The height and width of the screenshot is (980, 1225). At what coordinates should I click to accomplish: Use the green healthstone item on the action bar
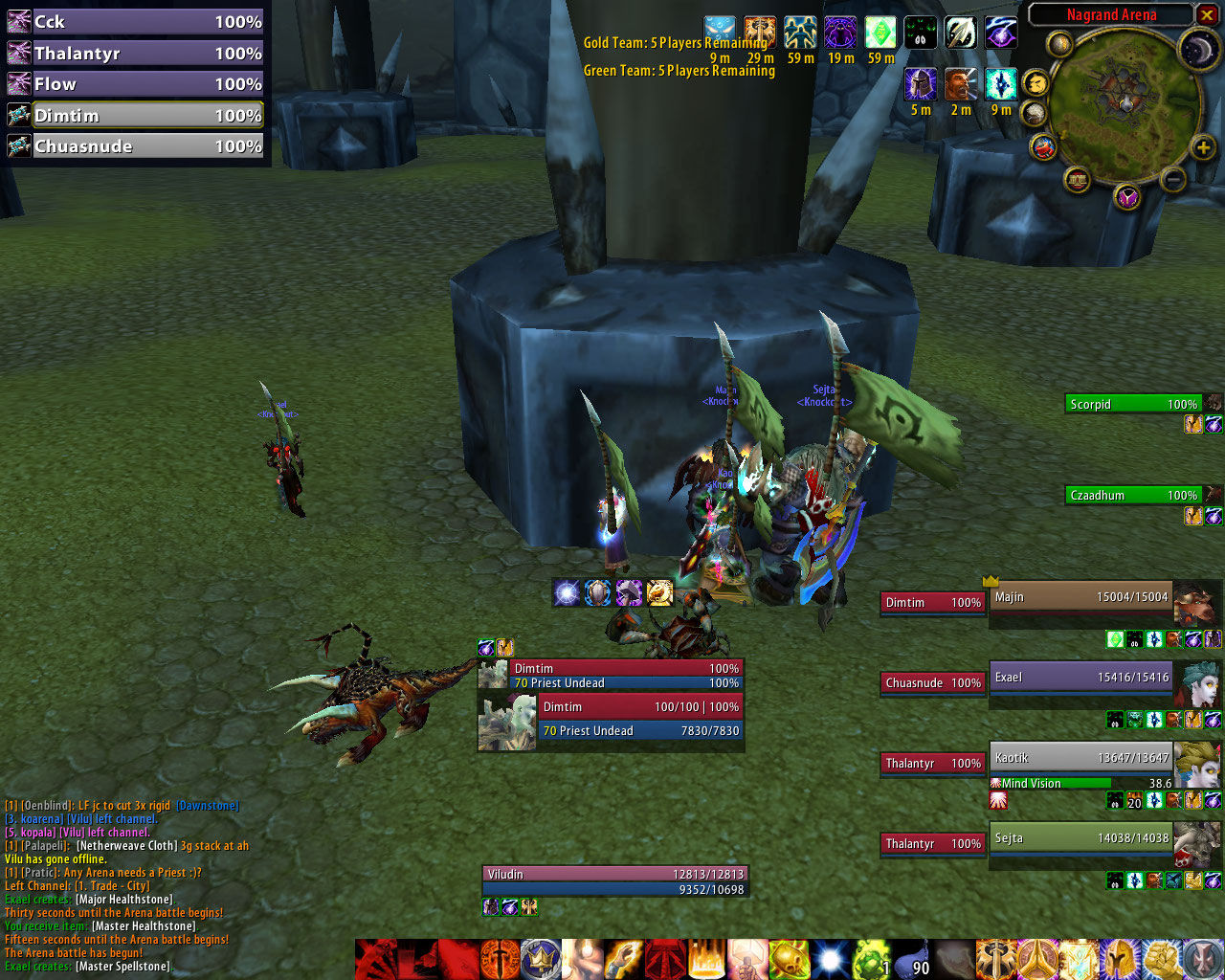click(870, 959)
